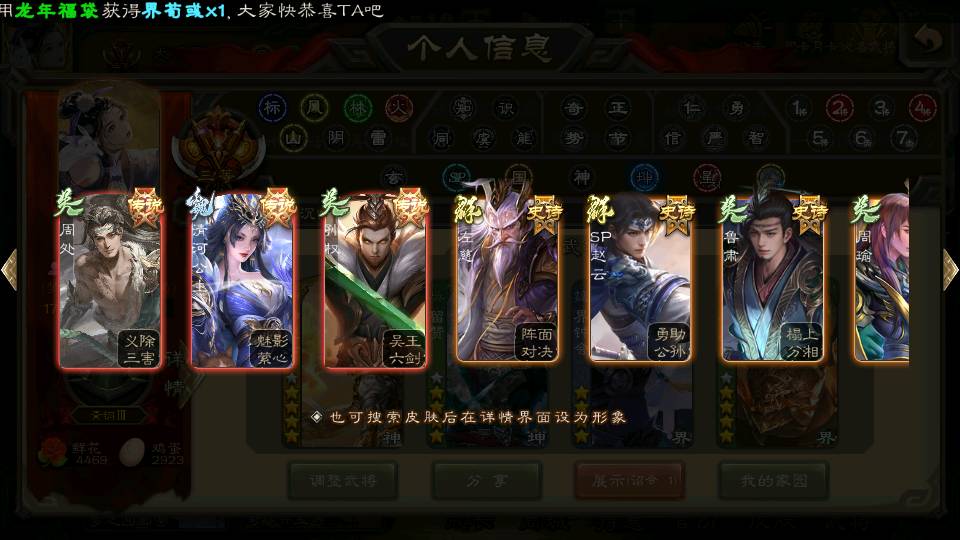Go back using the top-right return arrow
This screenshot has height=540, width=960.
click(927, 41)
